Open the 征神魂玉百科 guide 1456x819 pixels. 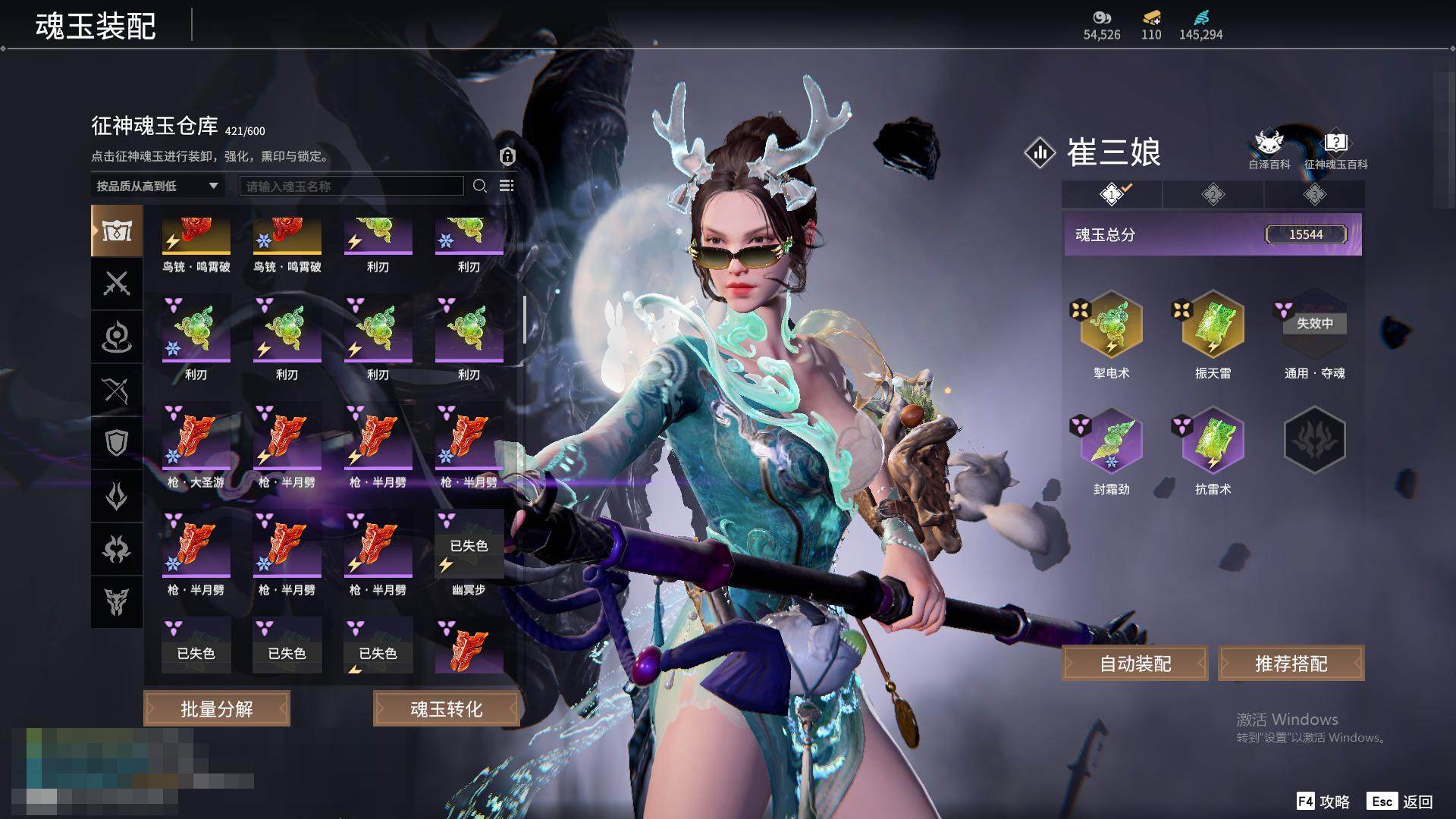pyautogui.click(x=1335, y=149)
